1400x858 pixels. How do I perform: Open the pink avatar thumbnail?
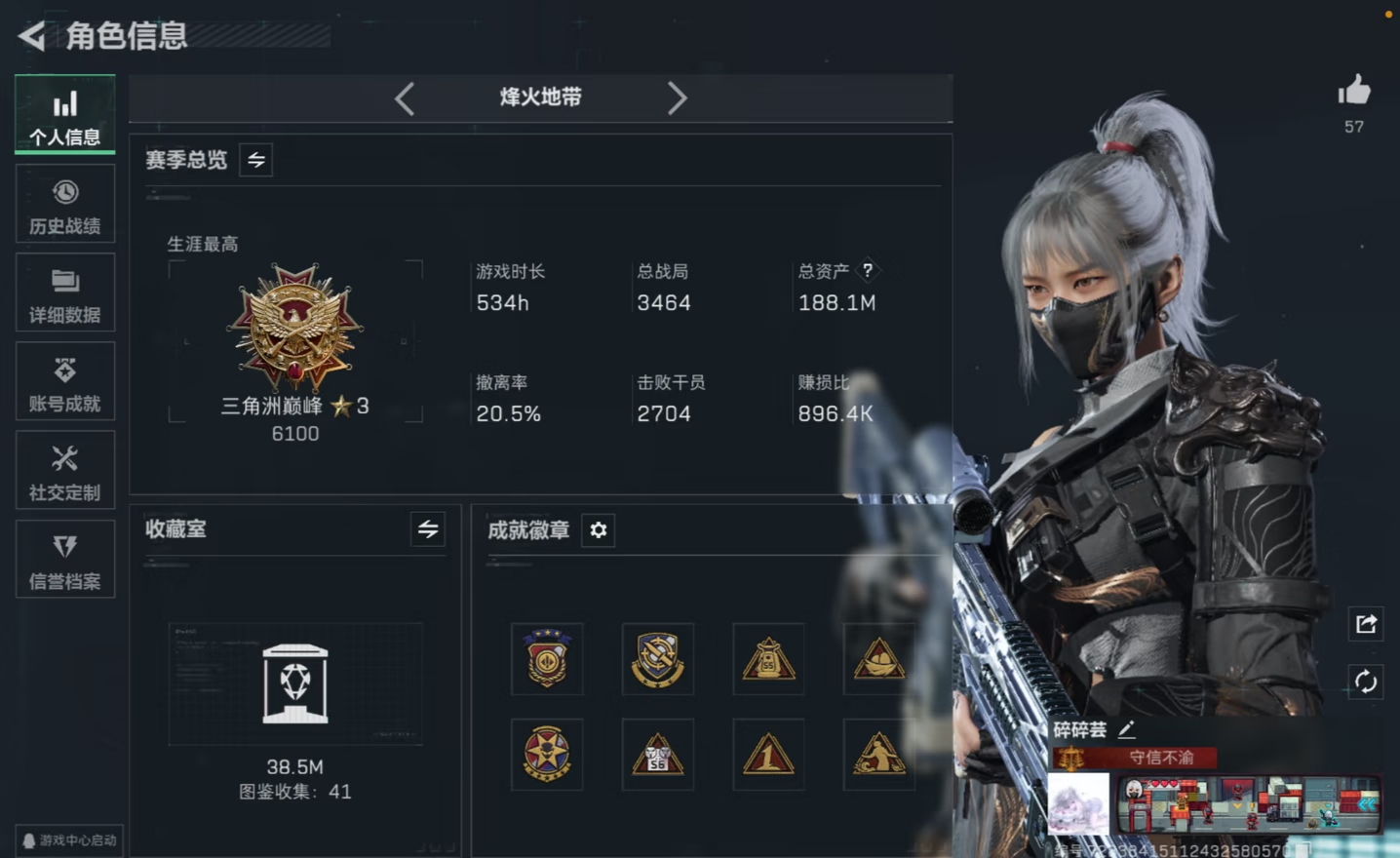coord(1077,804)
